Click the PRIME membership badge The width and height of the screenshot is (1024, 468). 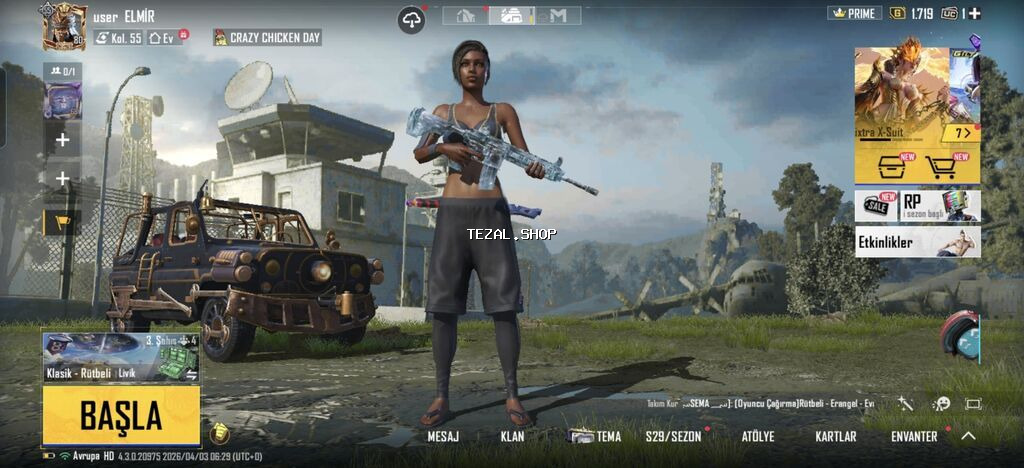pos(854,13)
